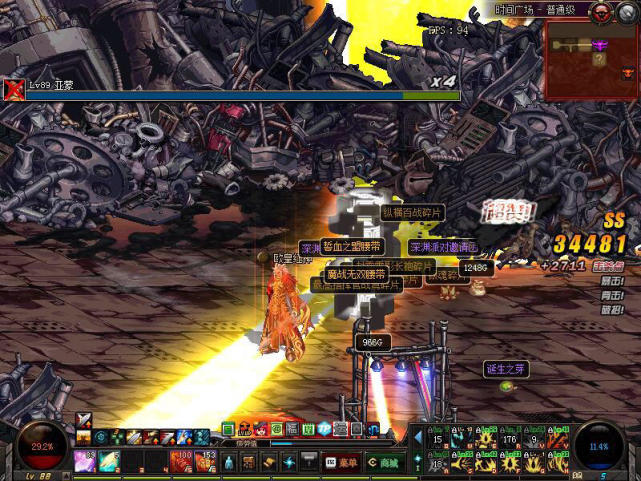Image resolution: width=641 pixels, height=481 pixels.
Task: Use the quick slot item with count 100
Action: [182, 461]
